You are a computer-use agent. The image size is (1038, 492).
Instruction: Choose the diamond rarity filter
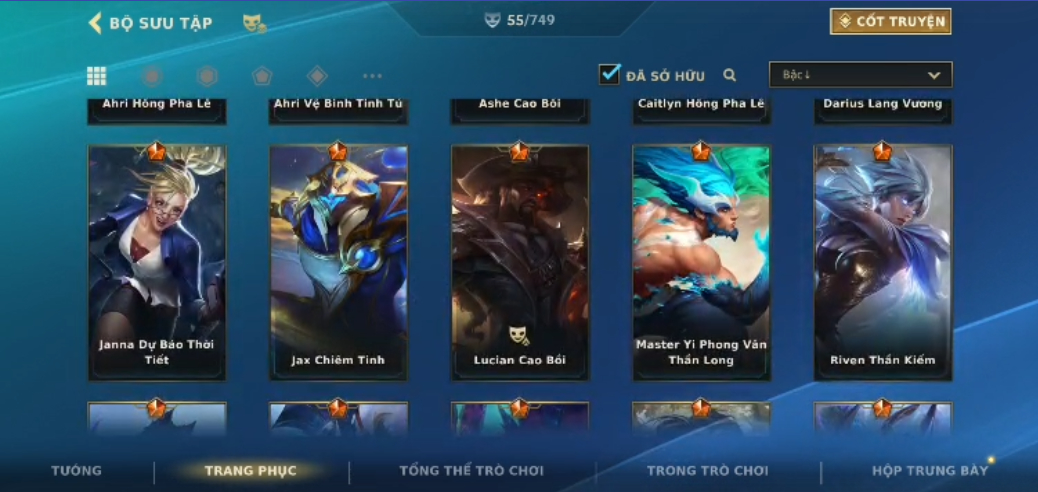317,76
